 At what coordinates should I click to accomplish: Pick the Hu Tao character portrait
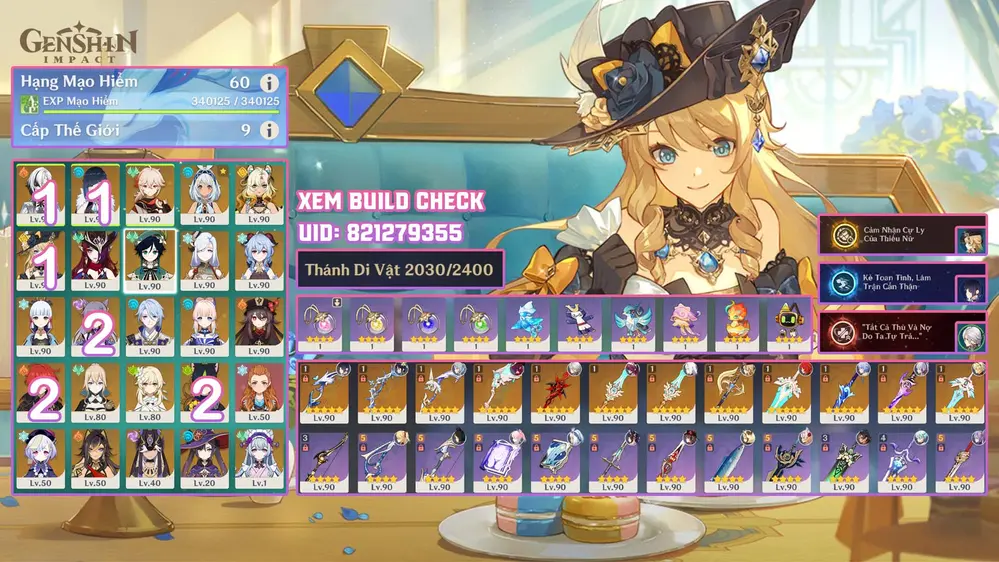click(258, 326)
